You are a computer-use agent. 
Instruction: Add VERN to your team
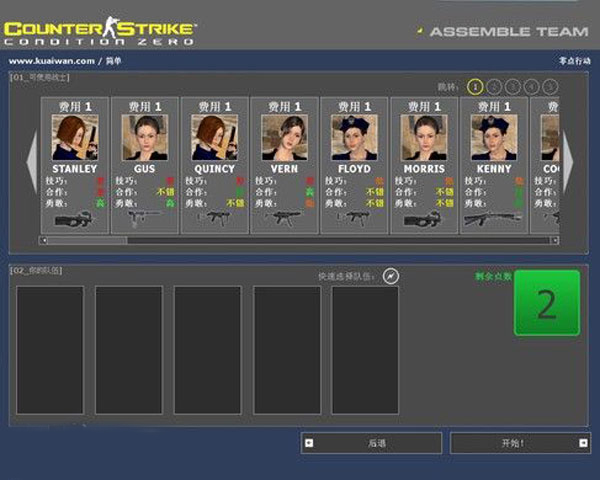tap(284, 165)
